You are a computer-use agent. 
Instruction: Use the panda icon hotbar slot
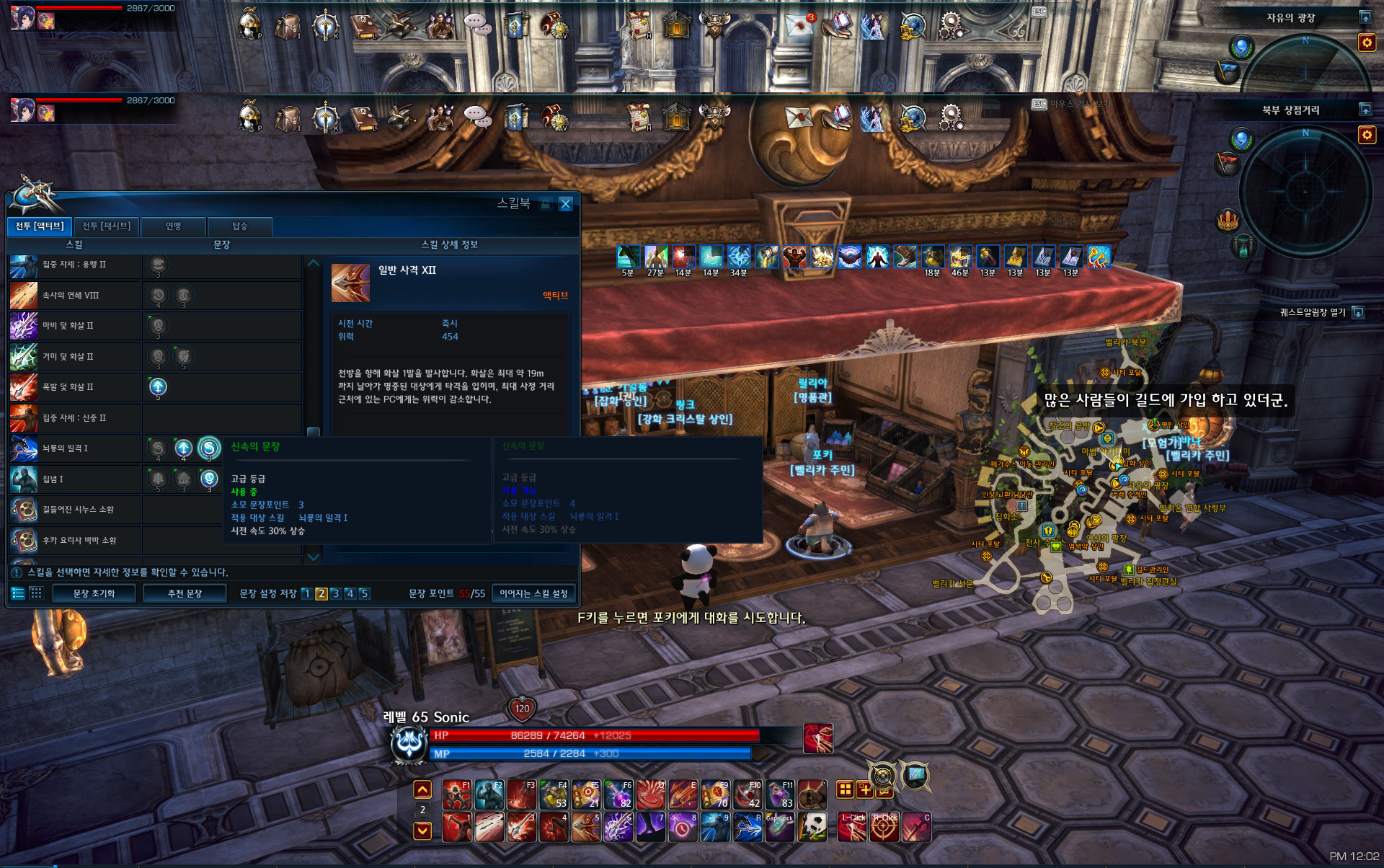pyautogui.click(x=812, y=828)
